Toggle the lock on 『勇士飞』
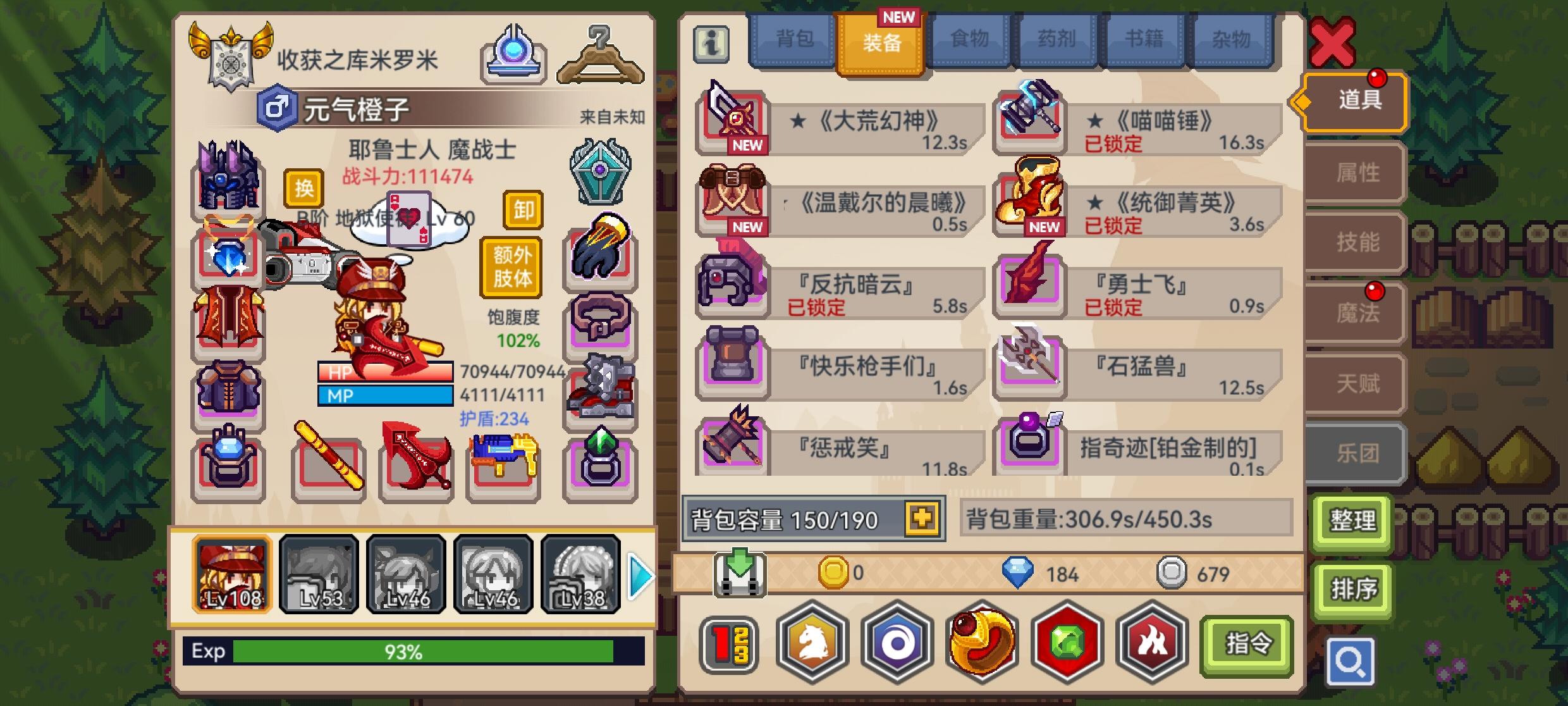Screen dimensions: 1568x706 [1115, 309]
